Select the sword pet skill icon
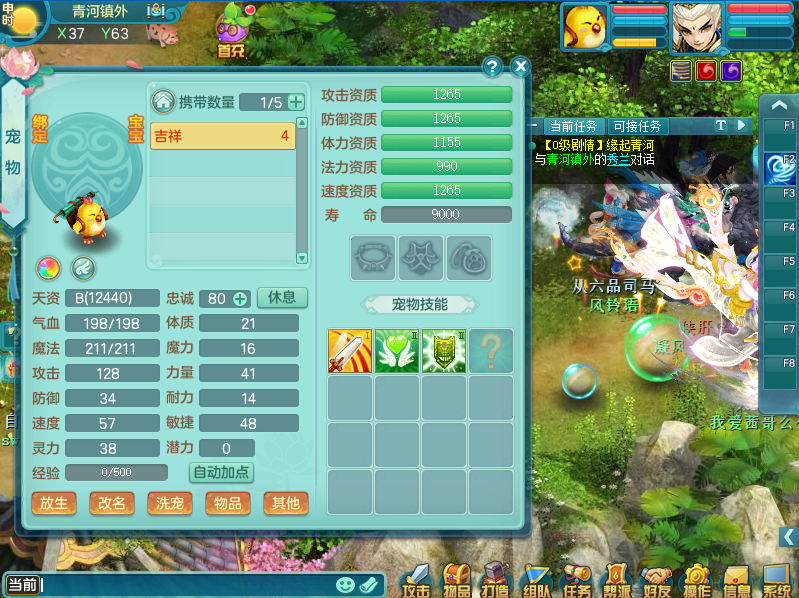 (x=350, y=351)
